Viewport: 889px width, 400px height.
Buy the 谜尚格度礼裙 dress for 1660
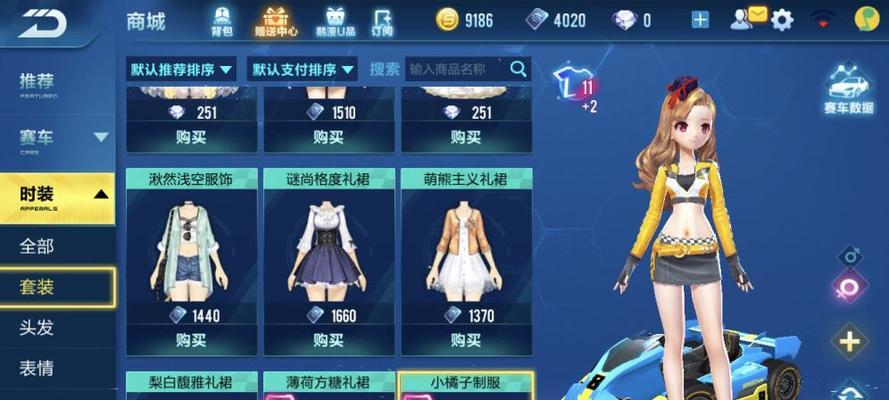[x=329, y=340]
